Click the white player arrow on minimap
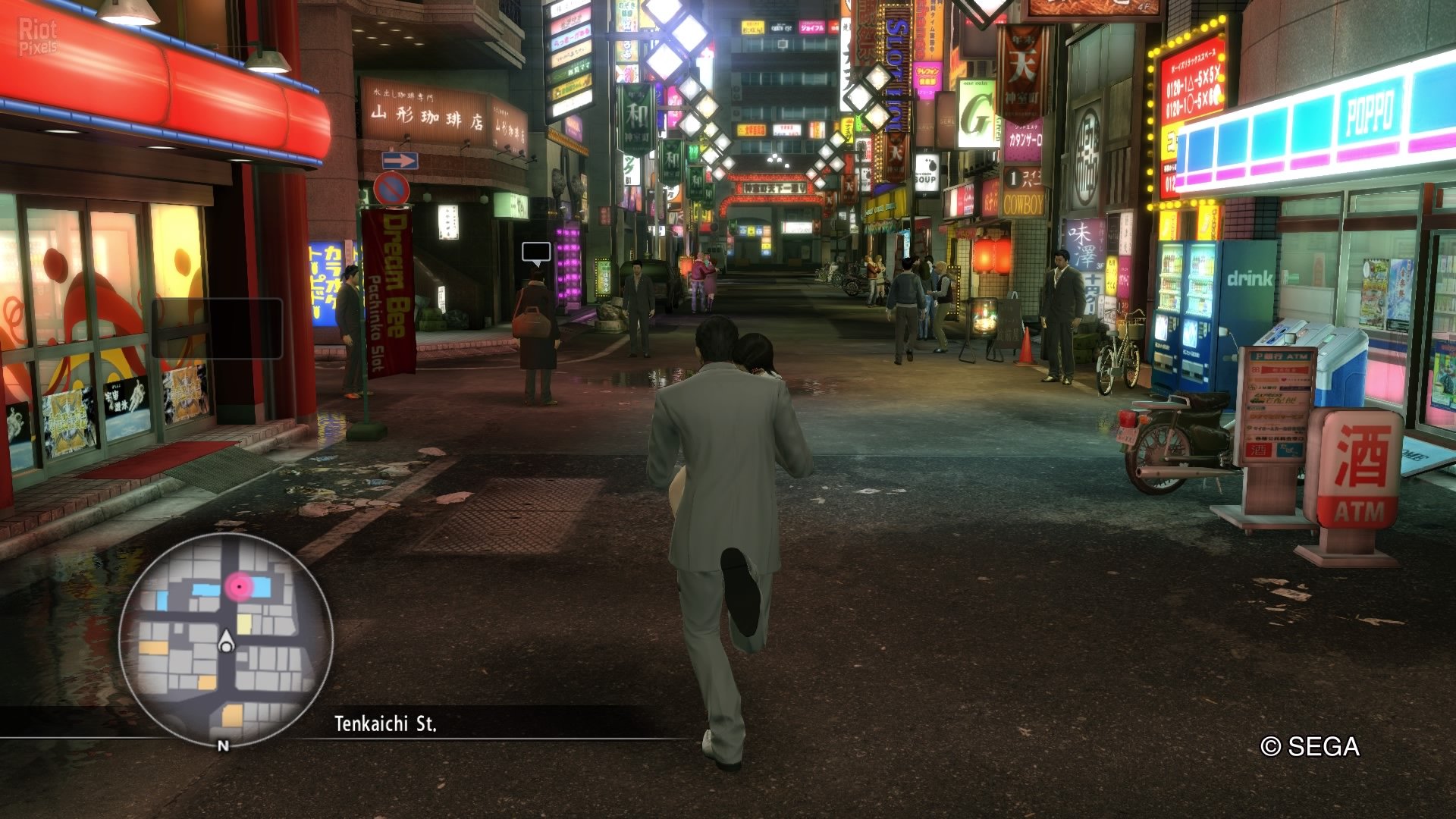This screenshot has height=819, width=1456. coord(226,642)
